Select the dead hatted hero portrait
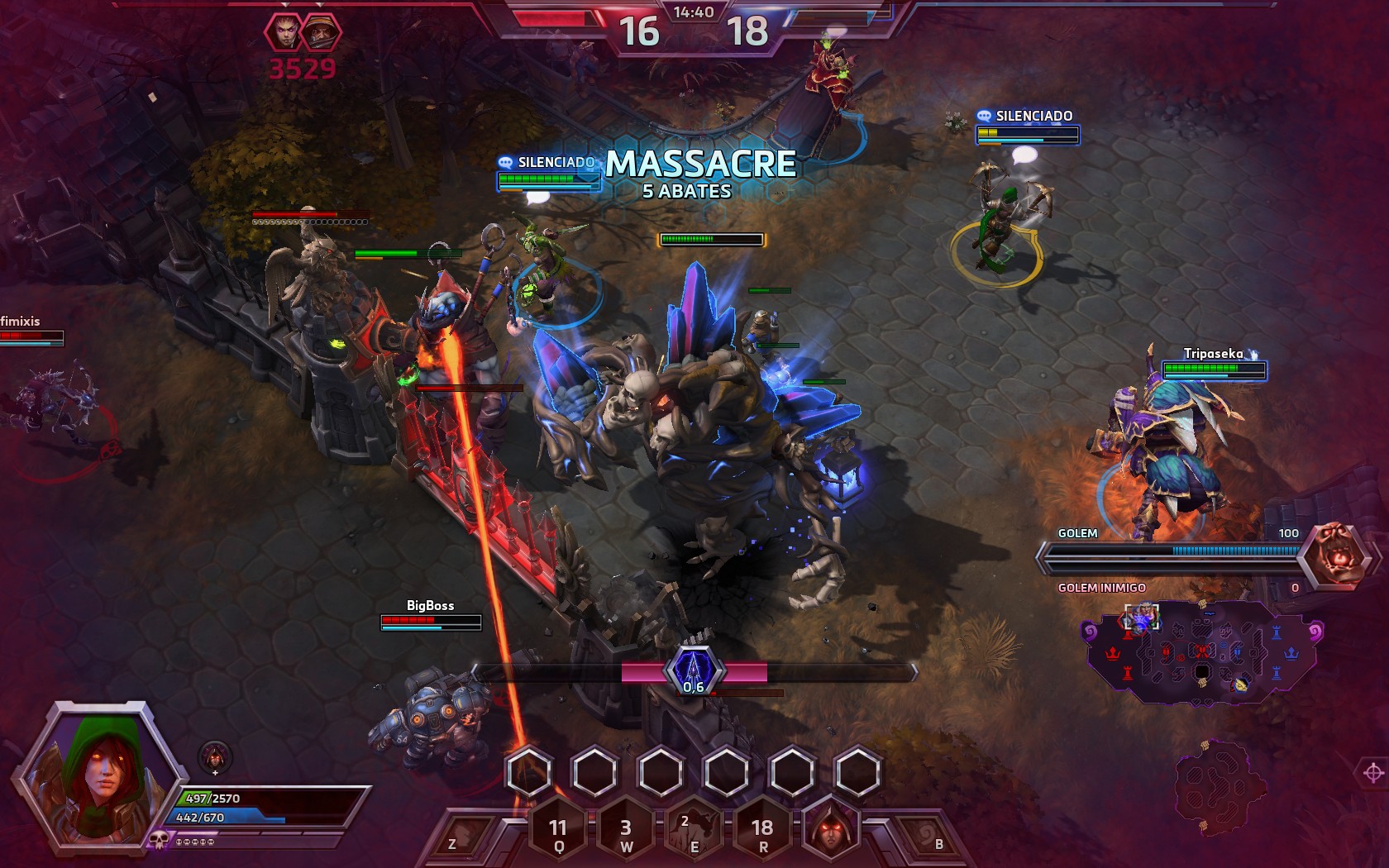This screenshot has width=1389, height=868. 321,32
